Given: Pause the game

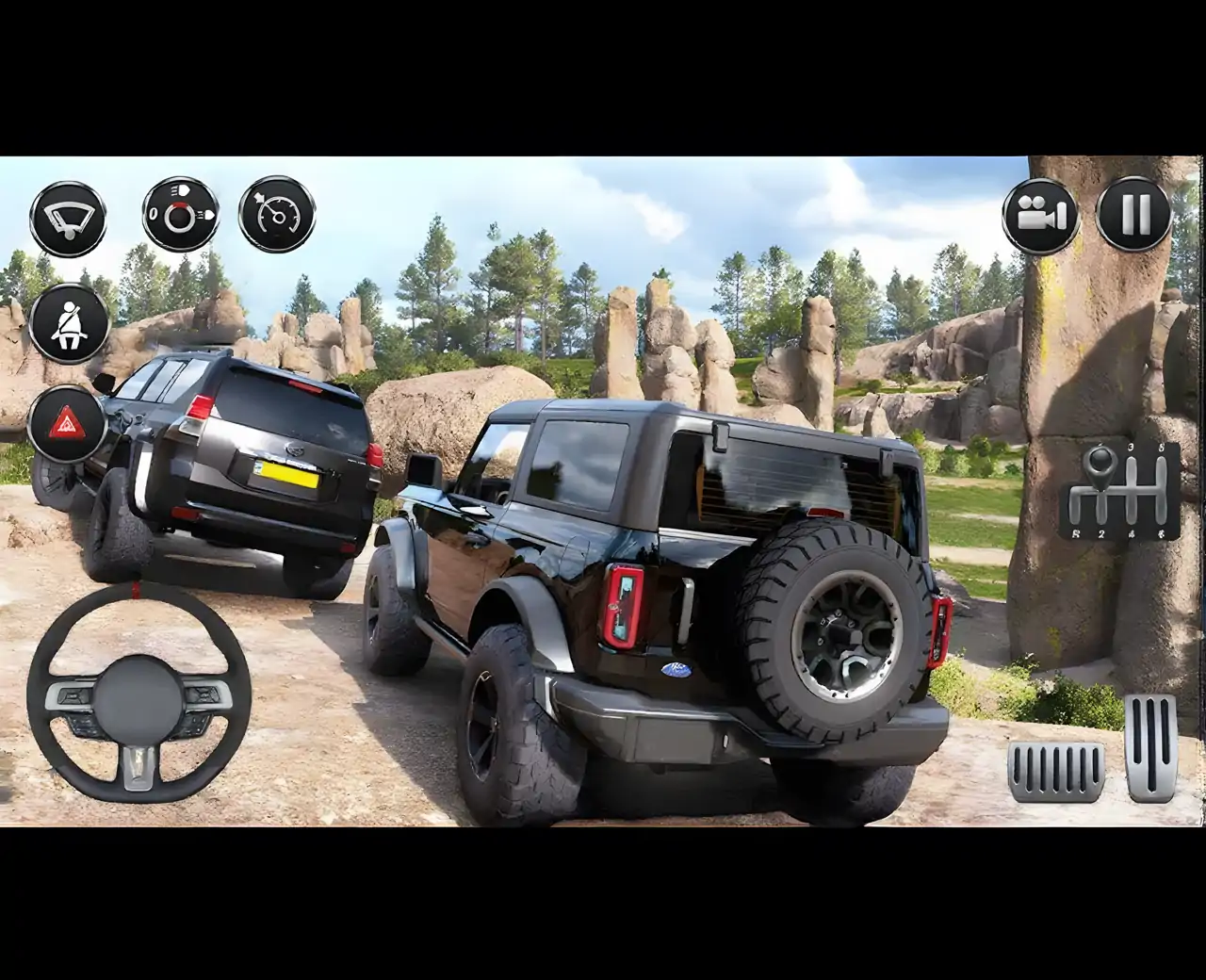Looking at the screenshot, I should [x=1134, y=216].
